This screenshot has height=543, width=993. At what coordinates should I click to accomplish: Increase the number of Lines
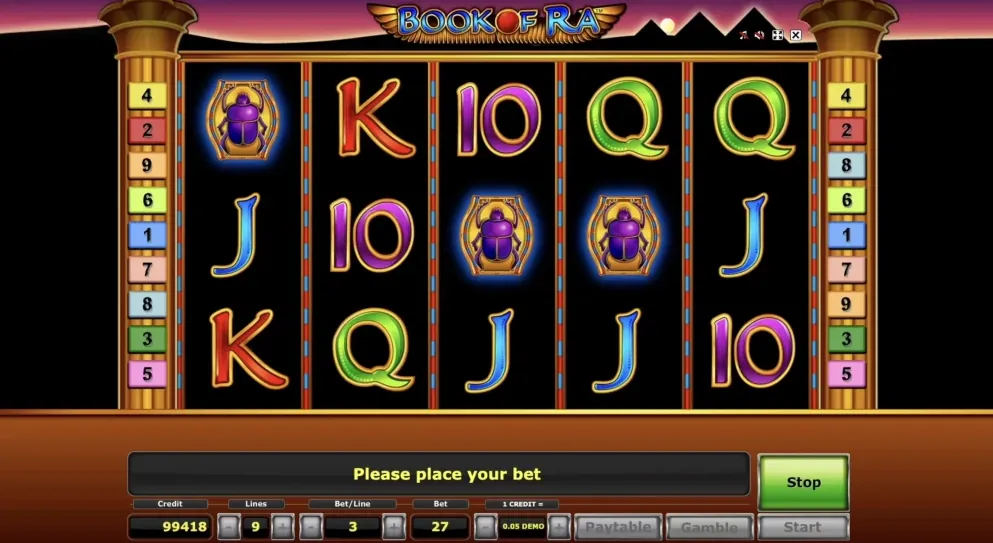coord(283,527)
